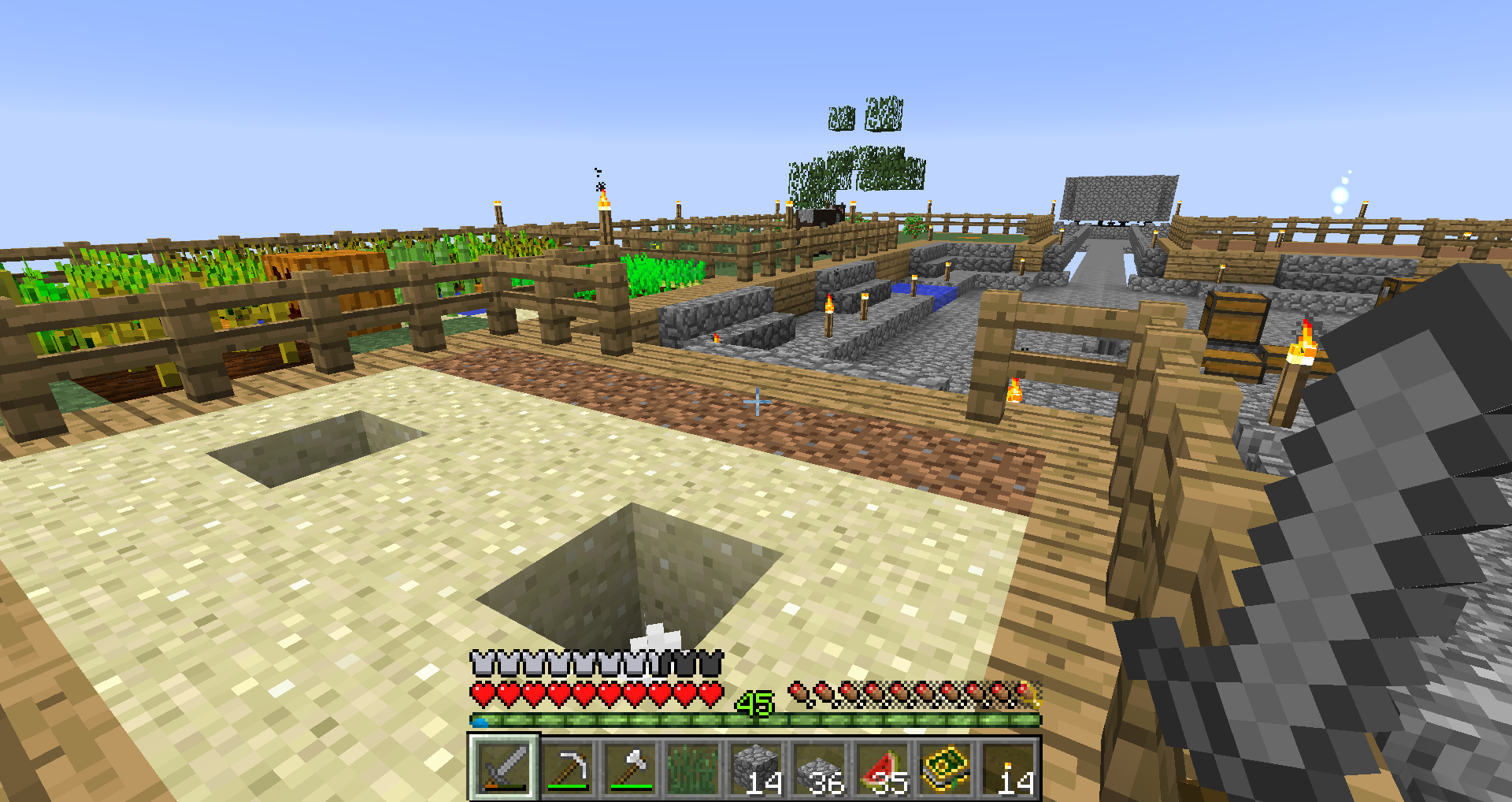Choose the iron axe in the hotbar

630,767
